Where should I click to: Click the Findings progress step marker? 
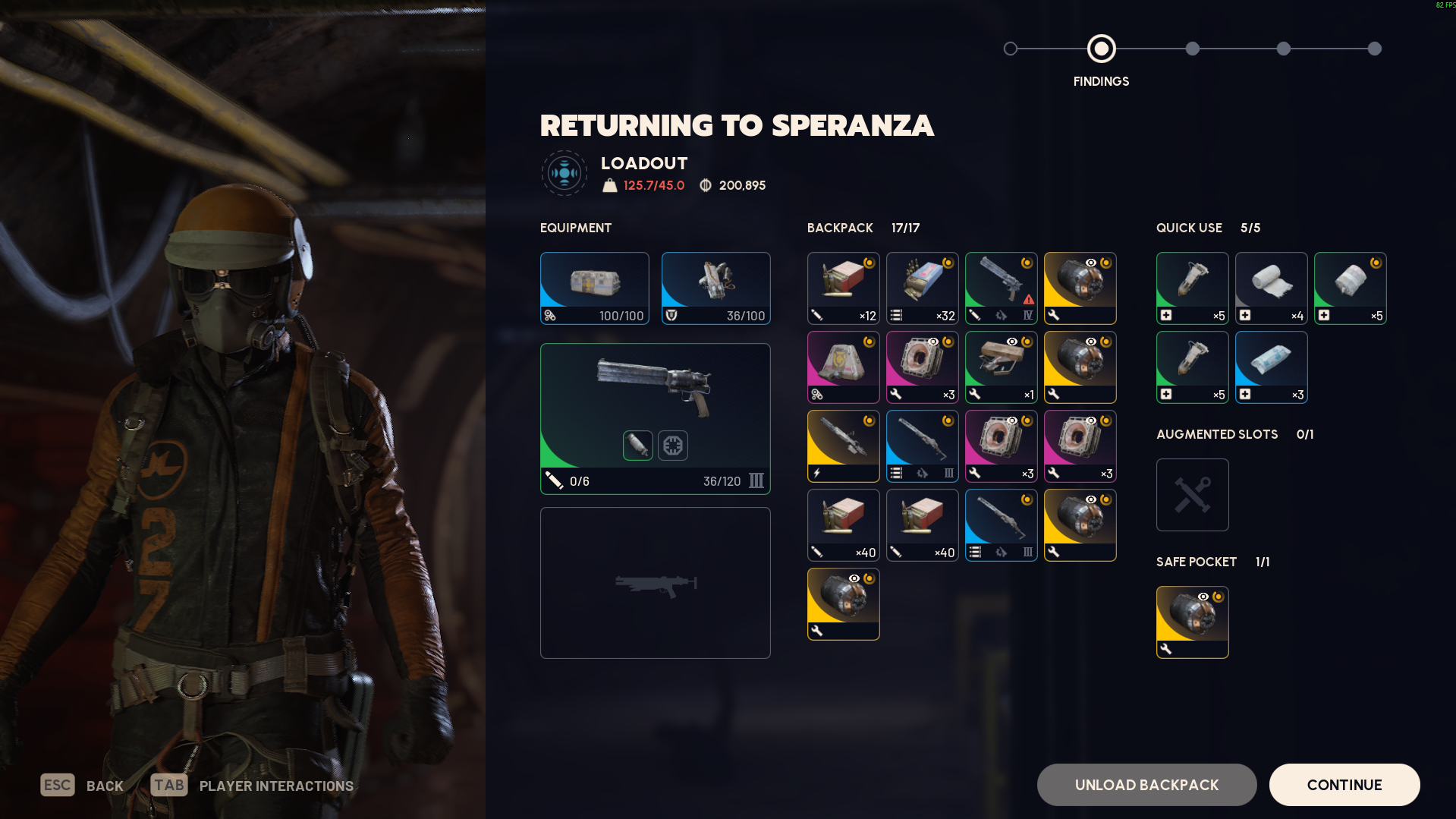click(1101, 49)
